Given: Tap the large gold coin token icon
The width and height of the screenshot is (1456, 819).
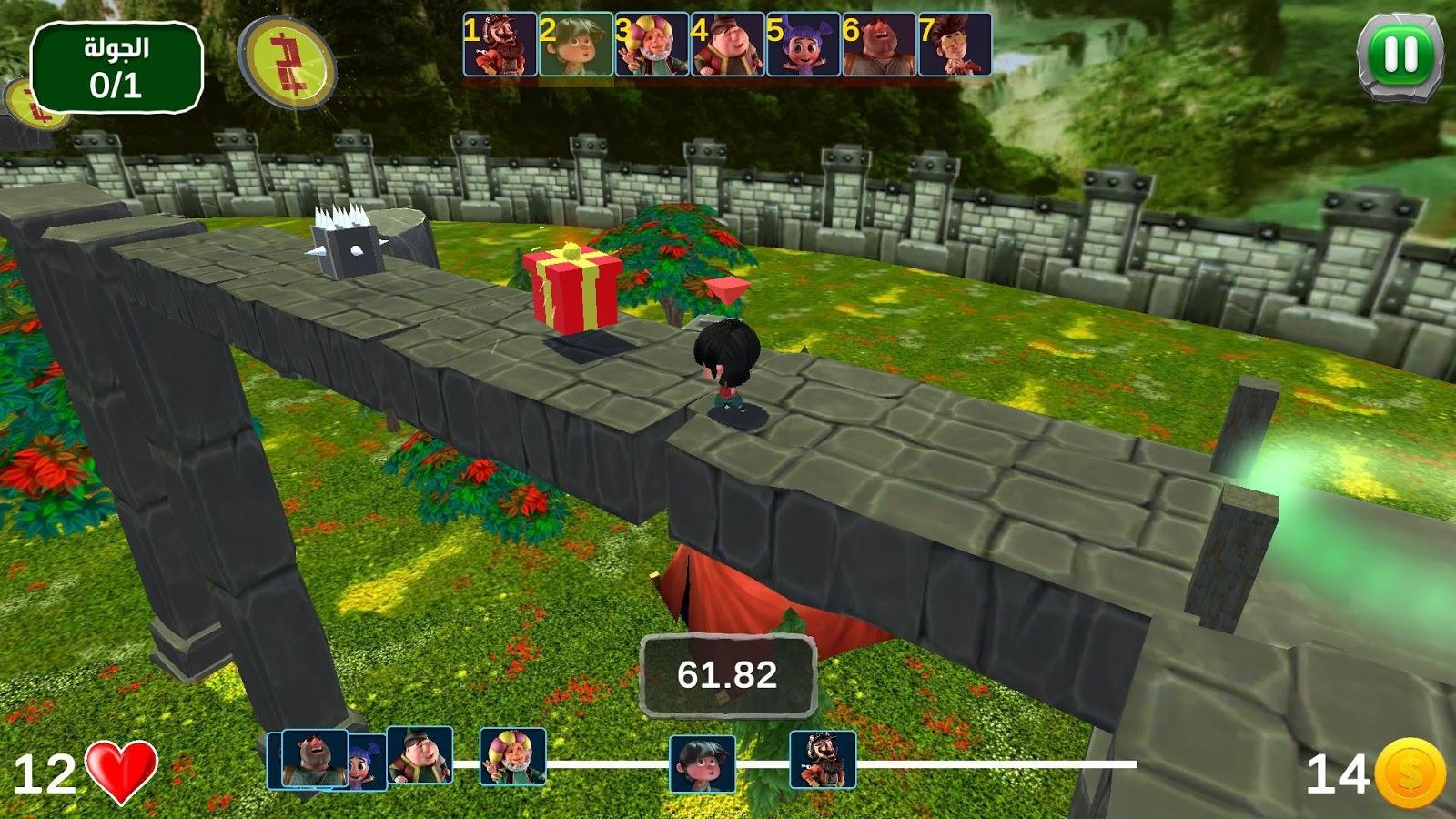Looking at the screenshot, I should pos(288,62).
